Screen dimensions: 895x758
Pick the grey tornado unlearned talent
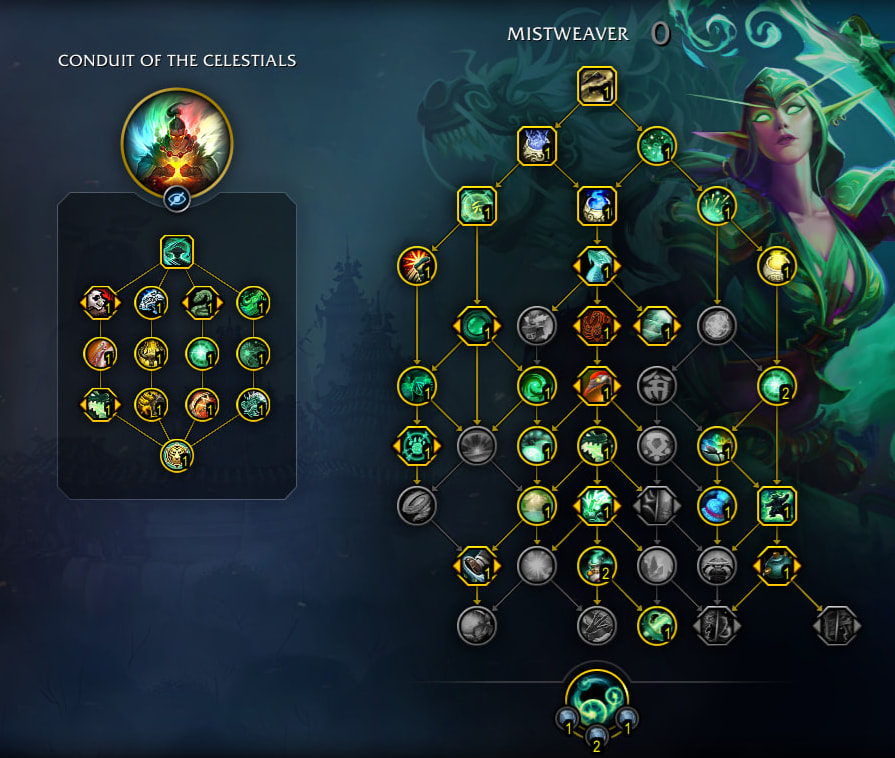(x=417, y=506)
